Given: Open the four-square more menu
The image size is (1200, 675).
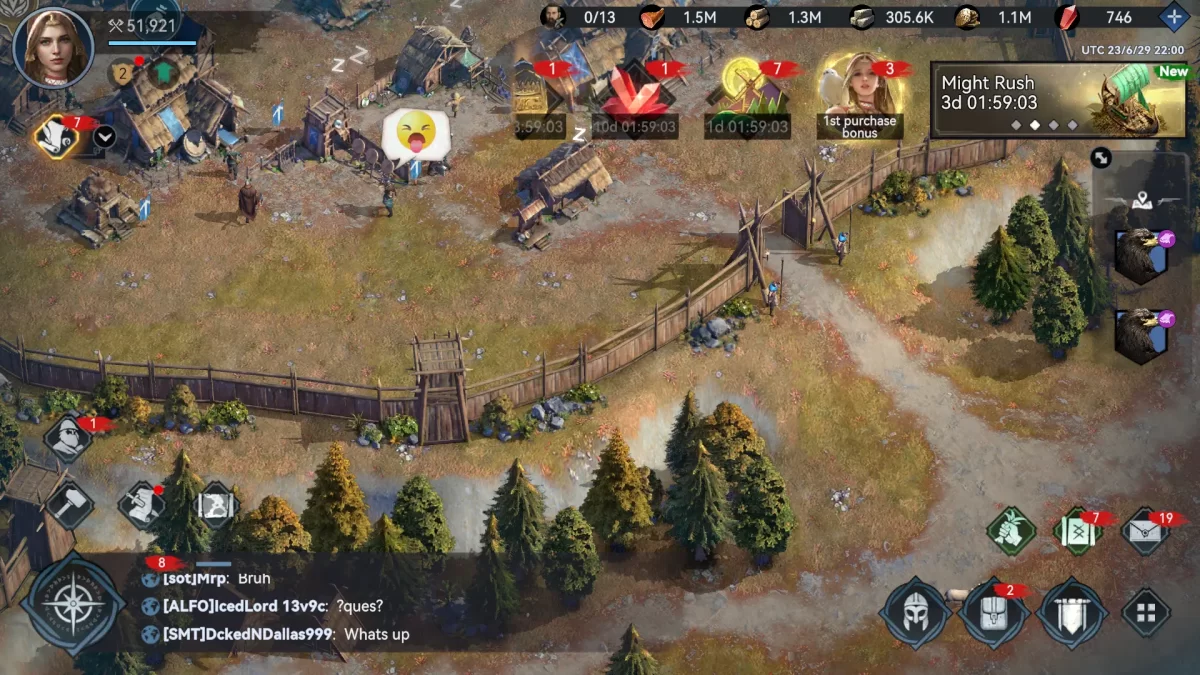Looking at the screenshot, I should tap(1146, 612).
